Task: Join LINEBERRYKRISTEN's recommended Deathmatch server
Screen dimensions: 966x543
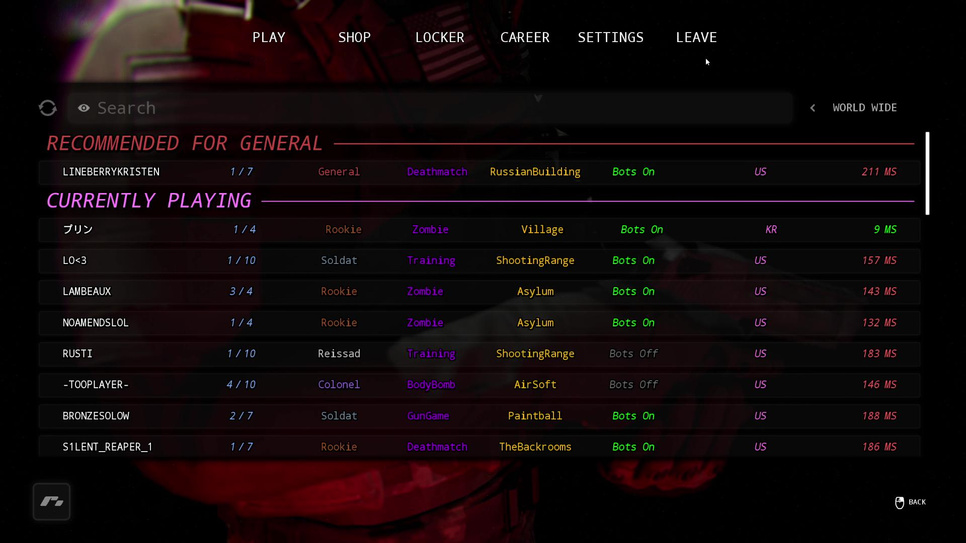Action: point(479,172)
